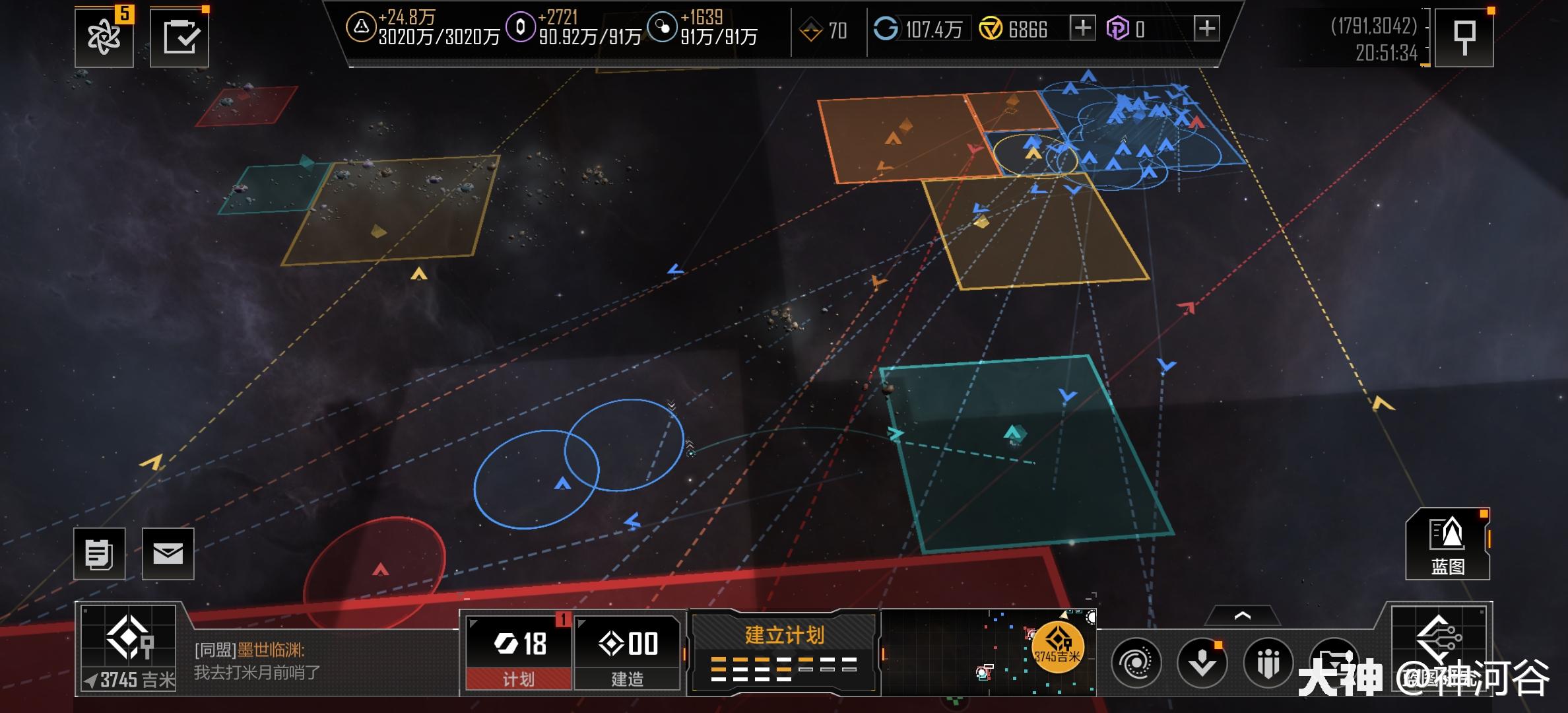Open the atom emblem menu with badge 5

pos(104,37)
